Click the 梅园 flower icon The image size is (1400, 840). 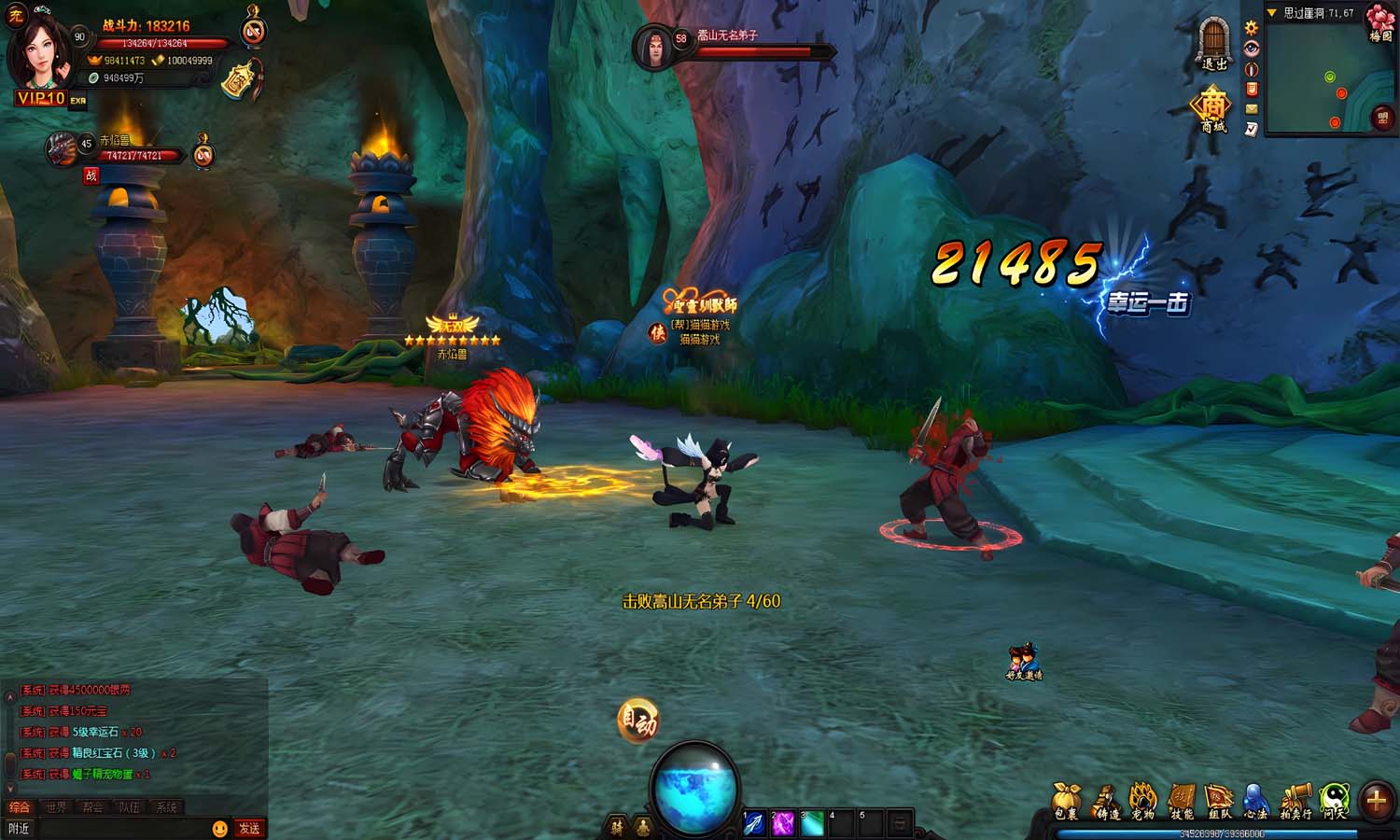click(x=1380, y=22)
